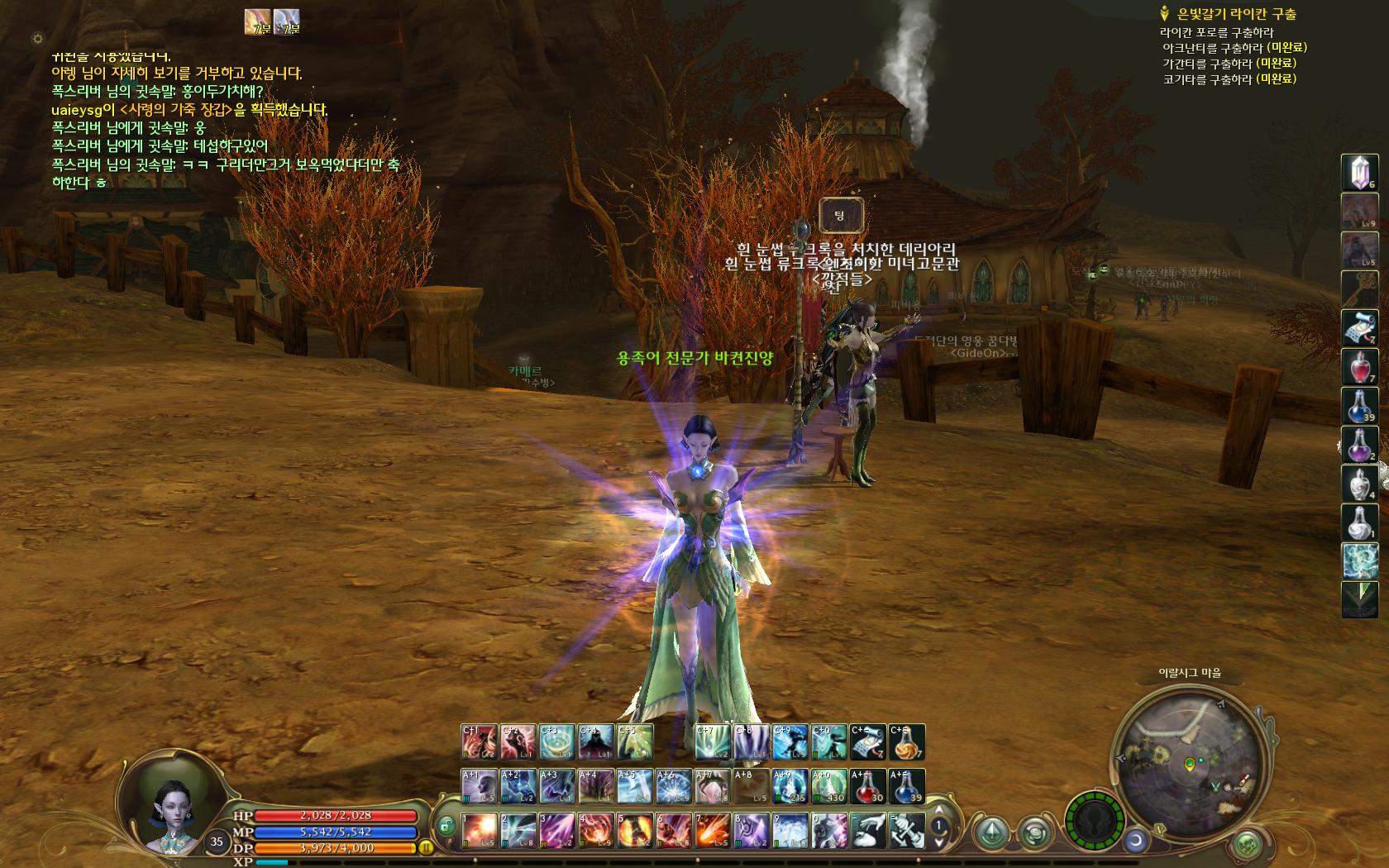The width and height of the screenshot is (1389, 868).
Task: Toggle the hotbar lock icon
Action: point(446,825)
